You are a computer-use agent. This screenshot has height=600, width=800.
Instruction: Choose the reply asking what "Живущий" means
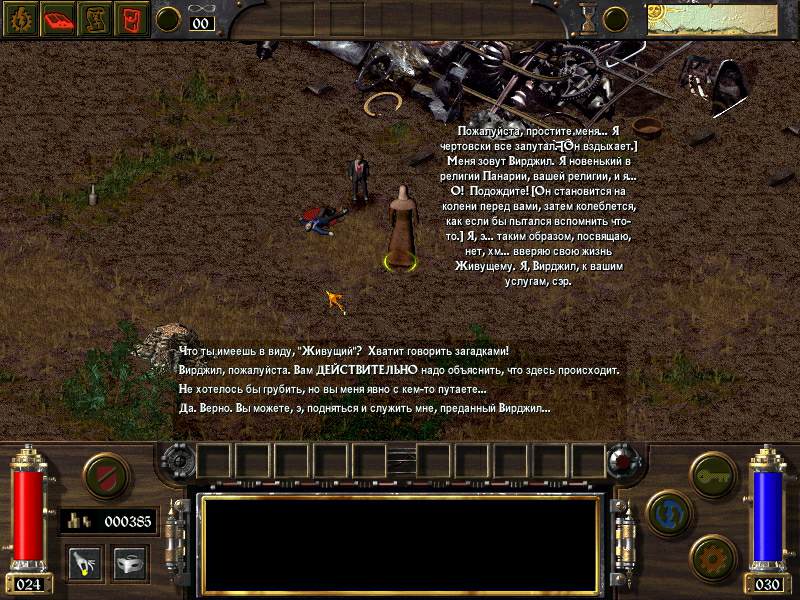tap(343, 351)
